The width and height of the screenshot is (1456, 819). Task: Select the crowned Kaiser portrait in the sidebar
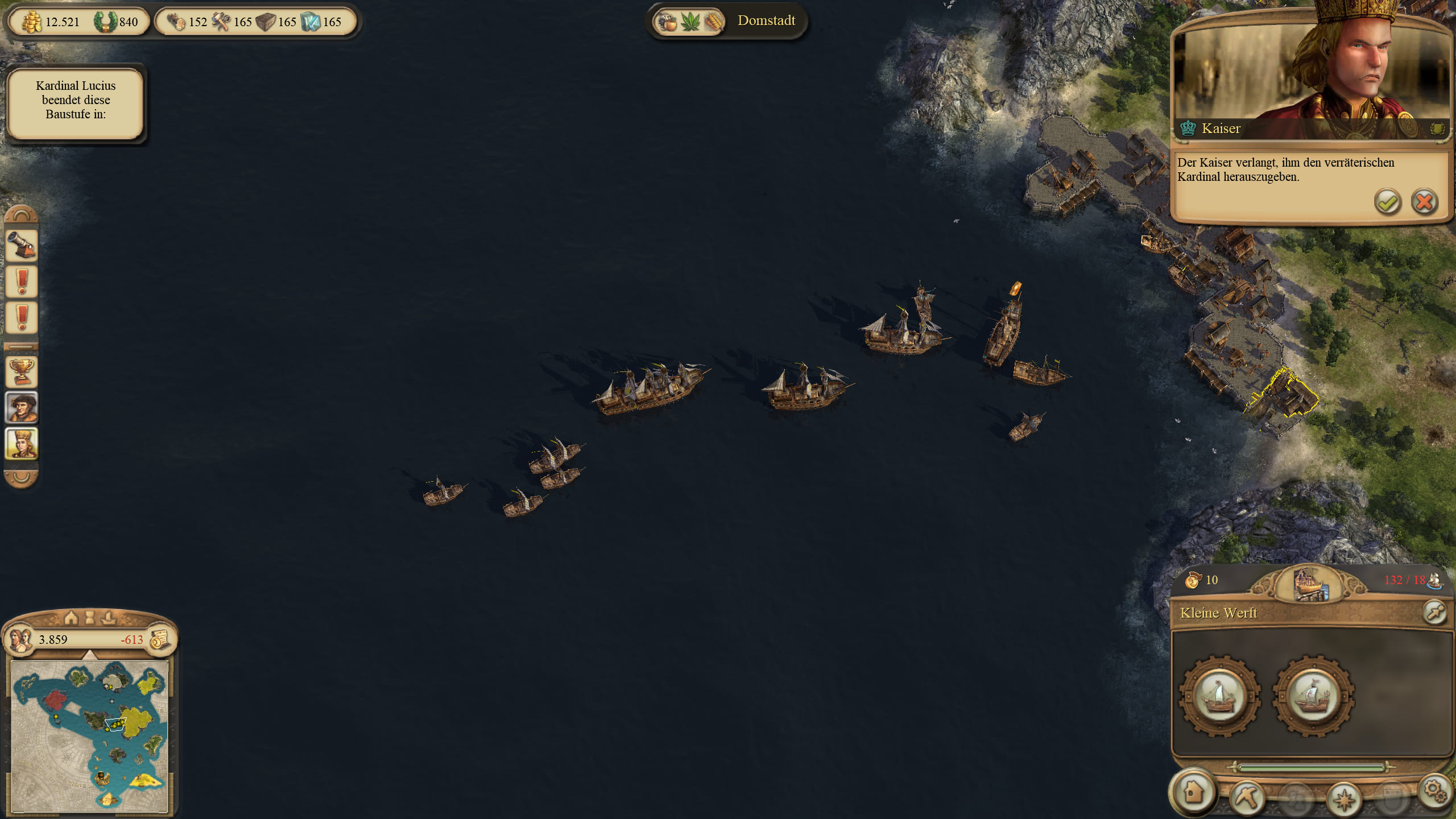[22, 443]
